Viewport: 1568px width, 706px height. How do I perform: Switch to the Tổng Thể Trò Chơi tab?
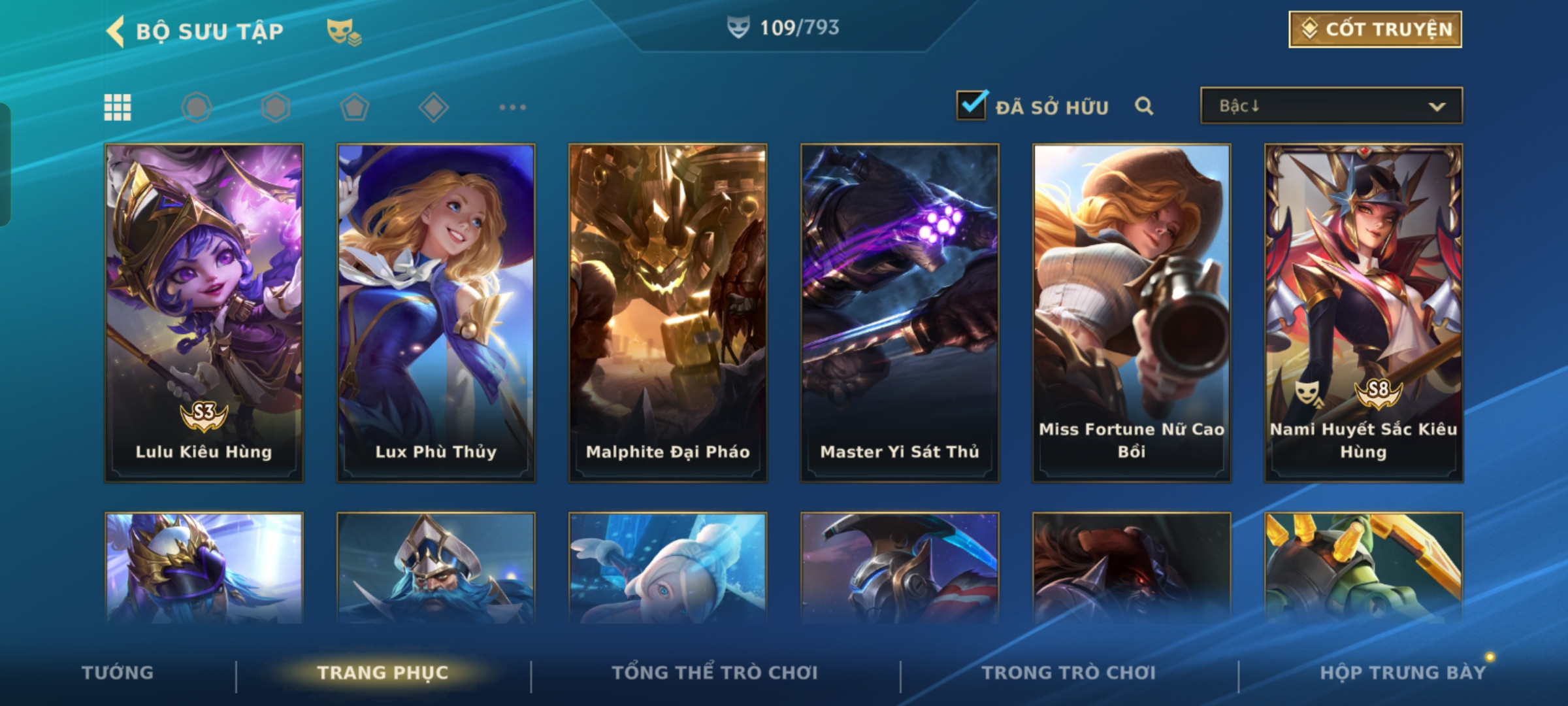click(x=714, y=673)
